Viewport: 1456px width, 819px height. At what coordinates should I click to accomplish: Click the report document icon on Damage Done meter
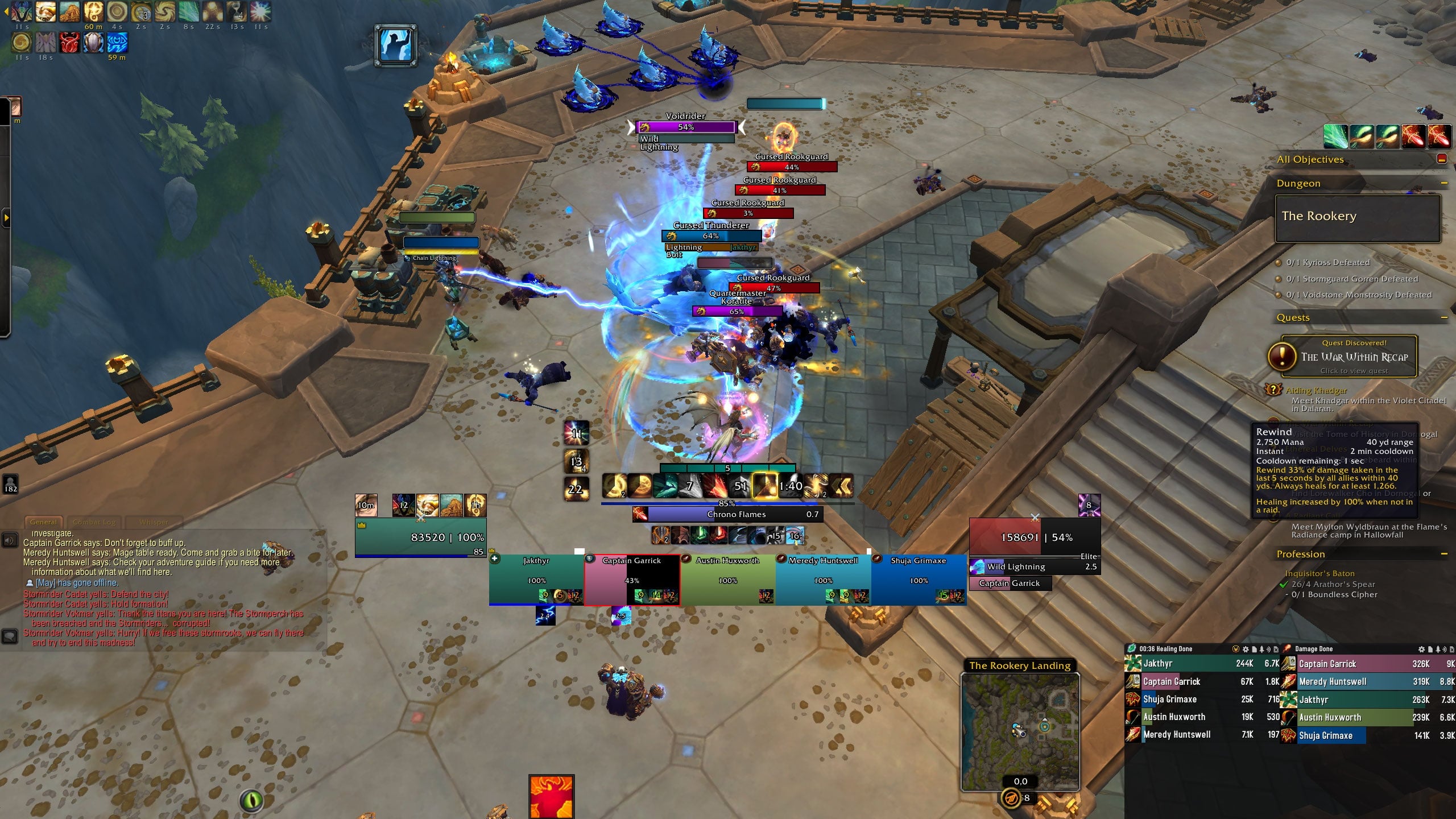click(x=1430, y=649)
